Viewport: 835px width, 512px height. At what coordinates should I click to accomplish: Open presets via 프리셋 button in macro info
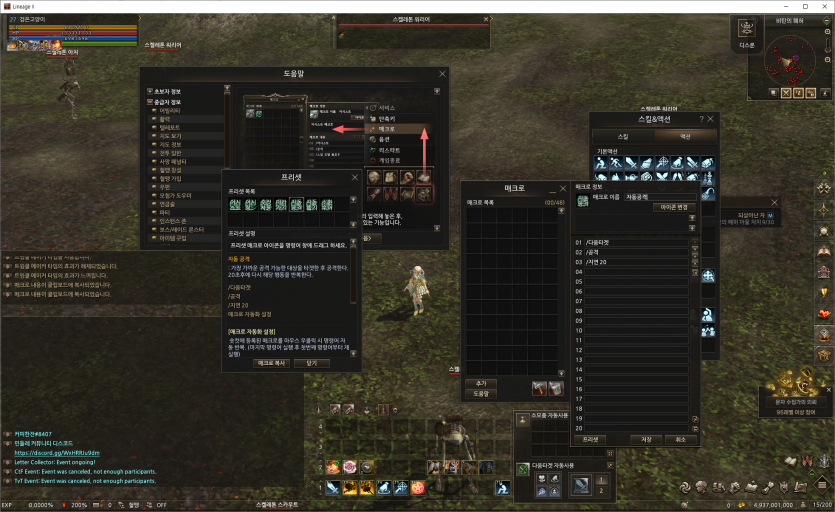pyautogui.click(x=592, y=439)
